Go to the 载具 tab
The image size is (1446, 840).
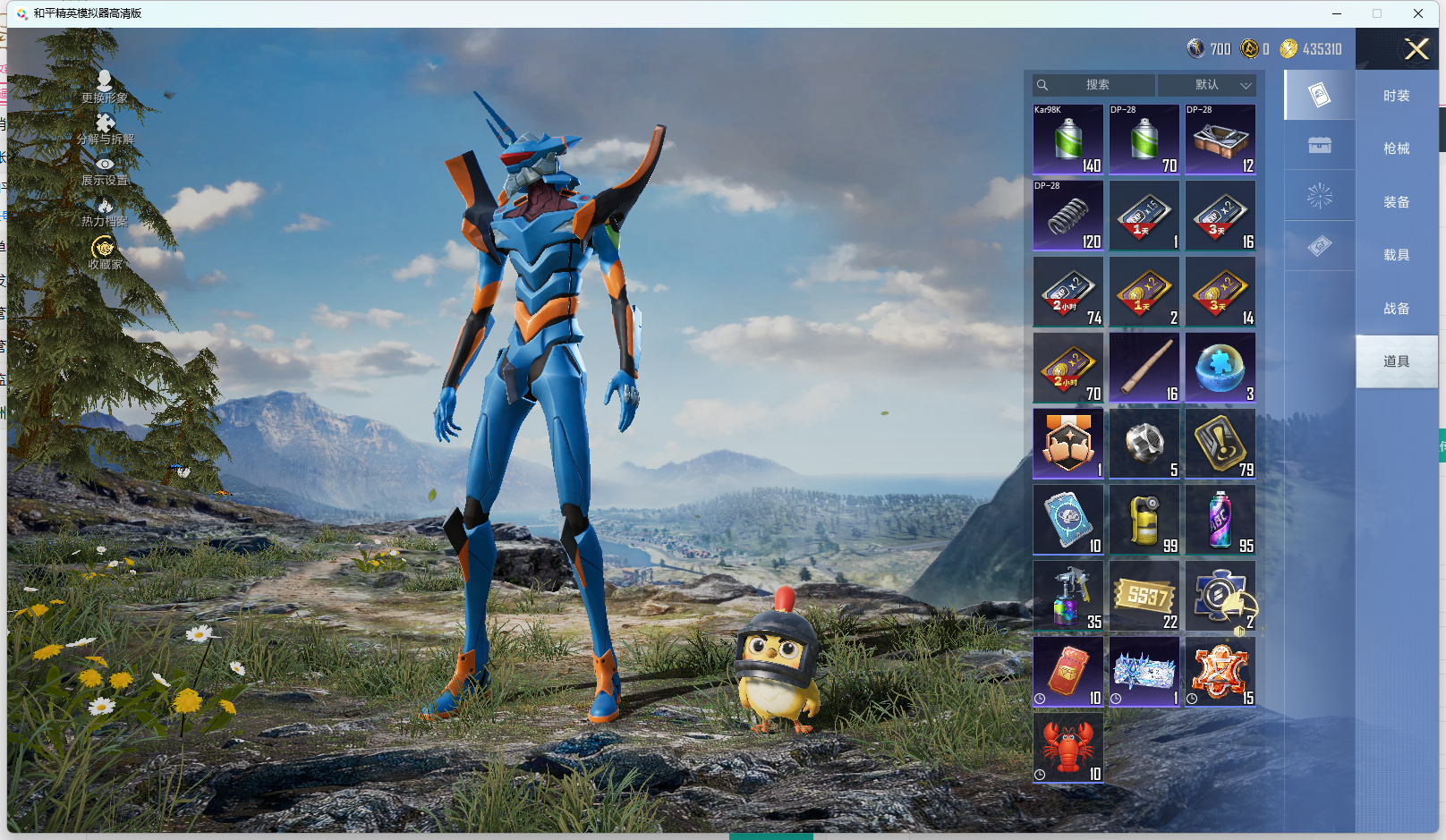1396,255
